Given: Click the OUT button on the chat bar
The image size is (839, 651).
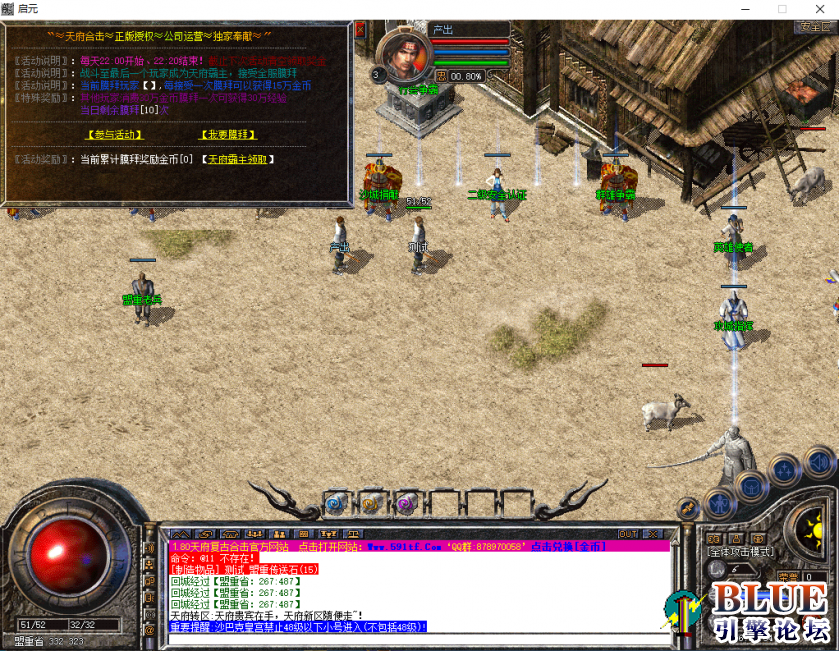Looking at the screenshot, I should click(x=628, y=534).
